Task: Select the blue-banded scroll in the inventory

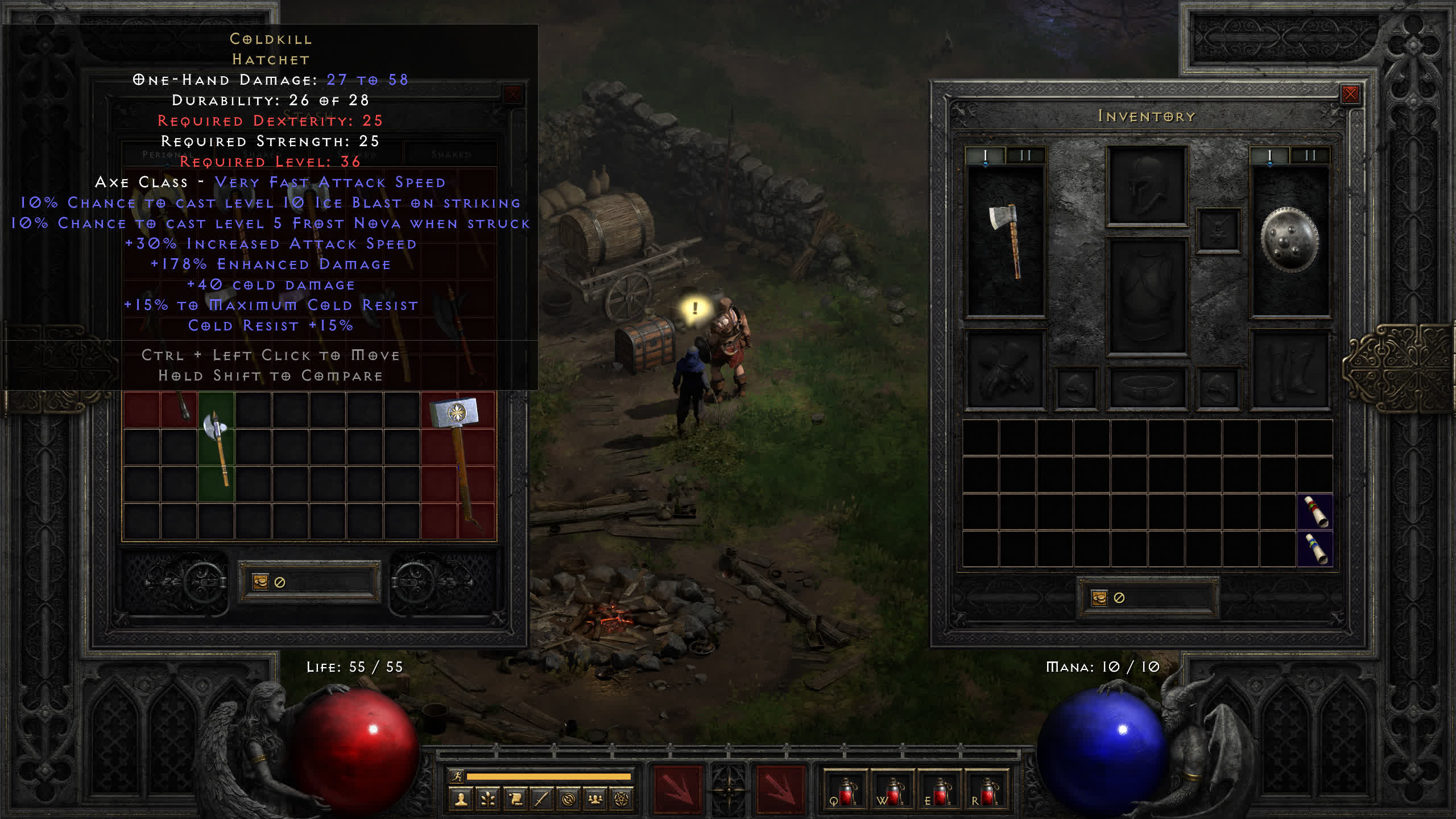Action: click(x=1315, y=549)
